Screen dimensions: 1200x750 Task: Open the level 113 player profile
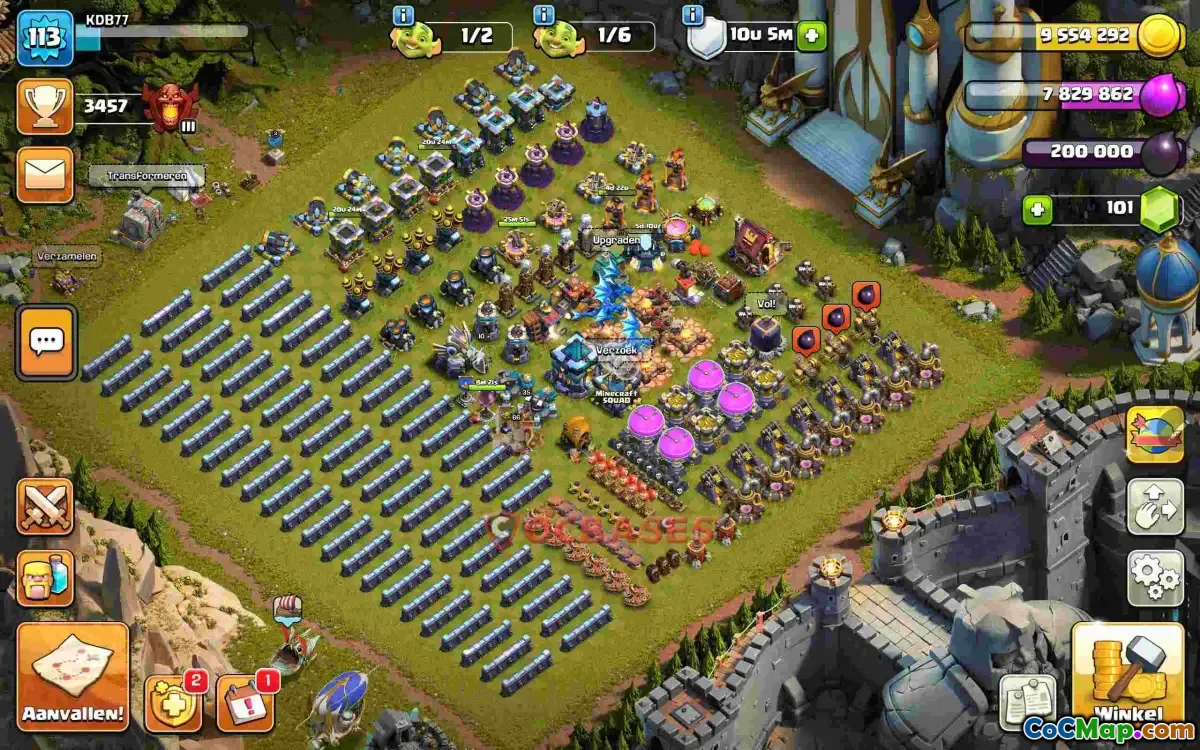[x=45, y=38]
